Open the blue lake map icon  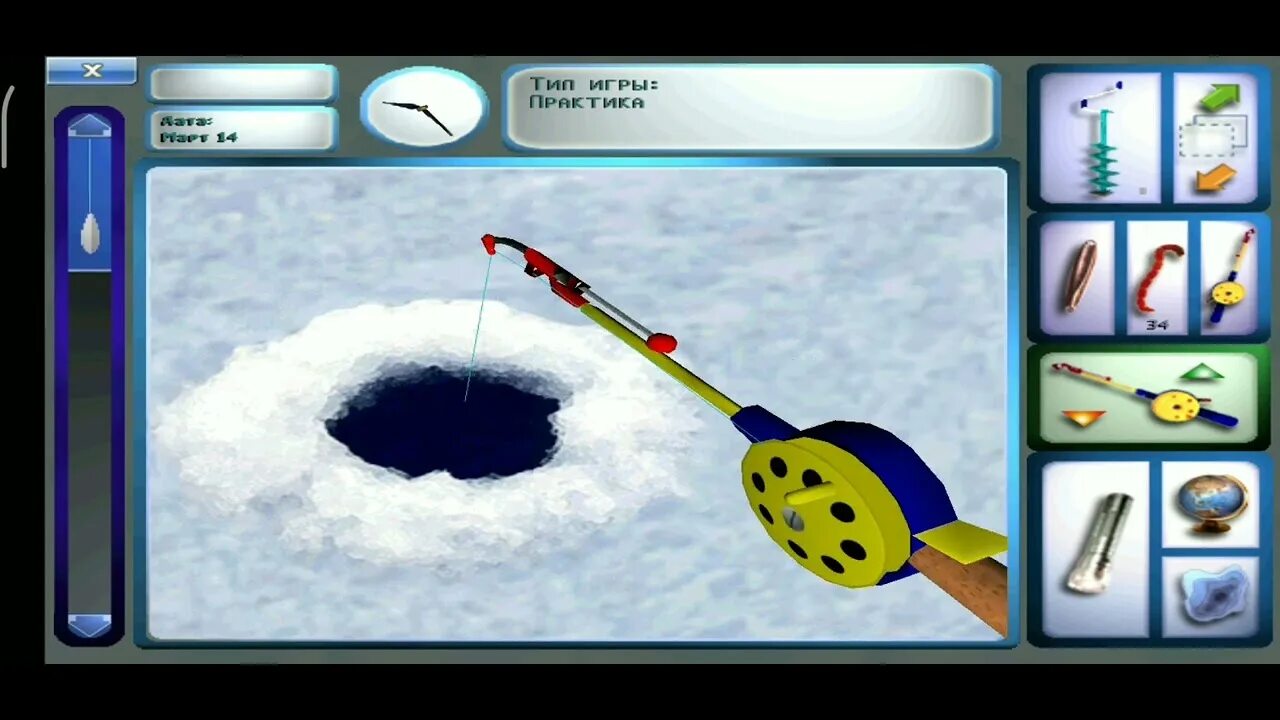(1211, 596)
